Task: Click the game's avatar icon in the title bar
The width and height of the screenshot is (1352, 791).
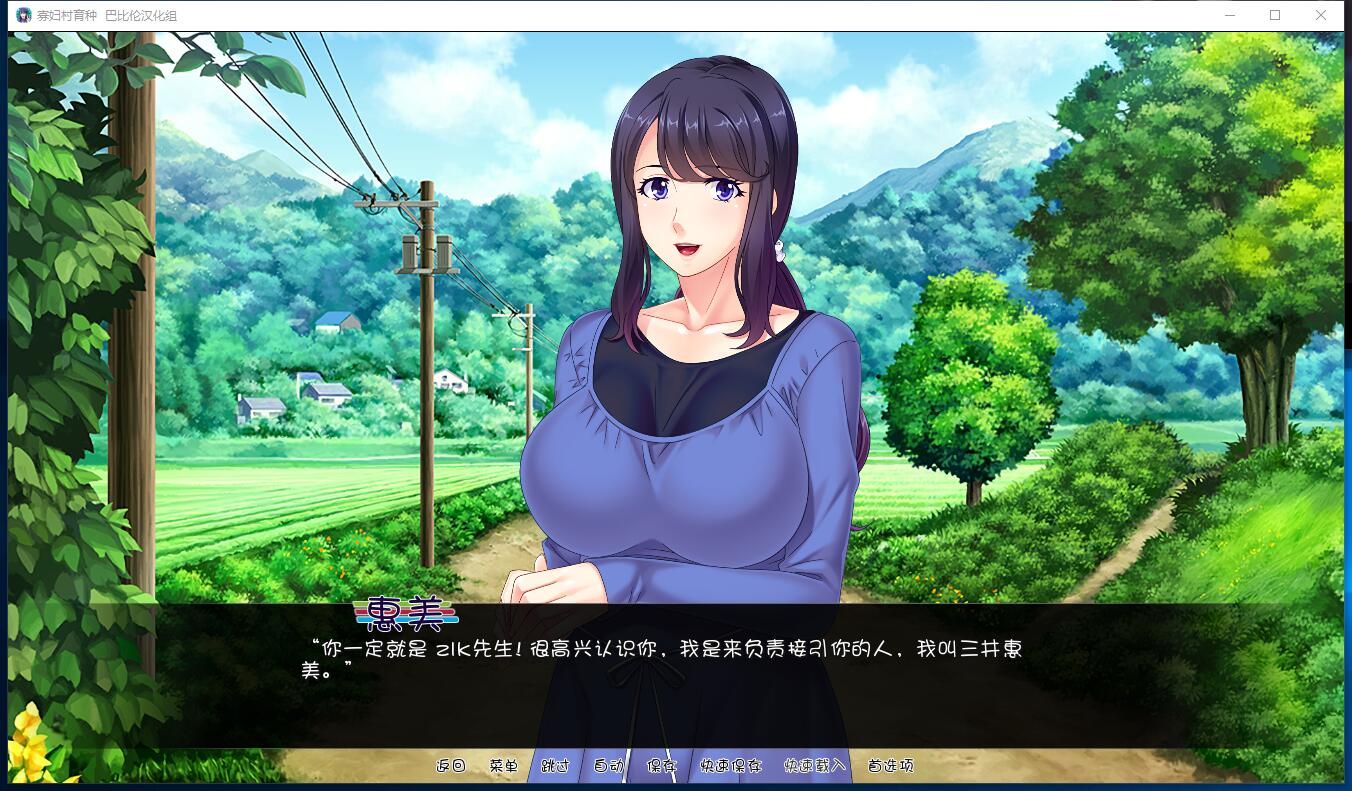Action: pyautogui.click(x=25, y=15)
